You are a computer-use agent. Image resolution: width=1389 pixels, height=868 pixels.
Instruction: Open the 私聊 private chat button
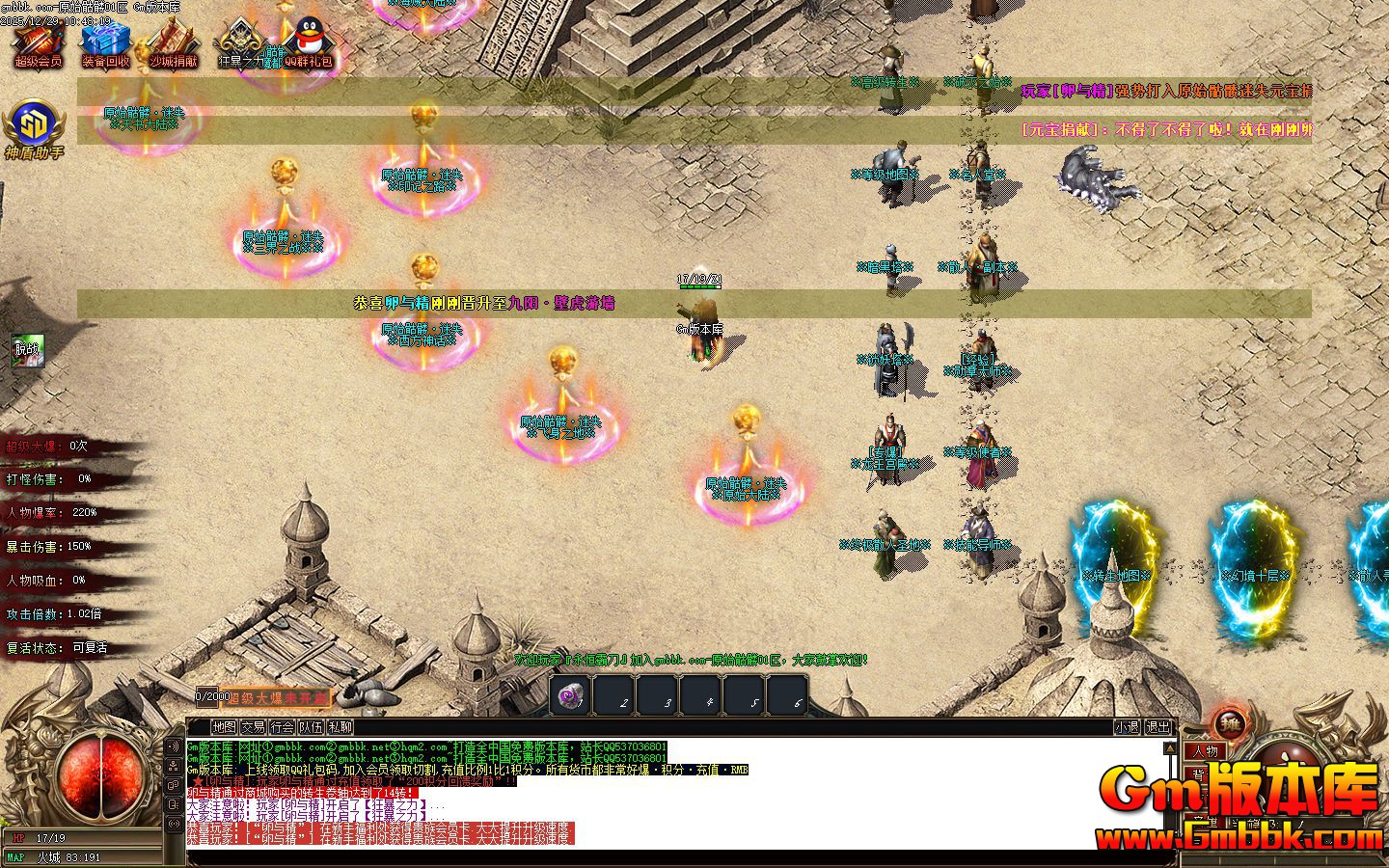click(340, 727)
